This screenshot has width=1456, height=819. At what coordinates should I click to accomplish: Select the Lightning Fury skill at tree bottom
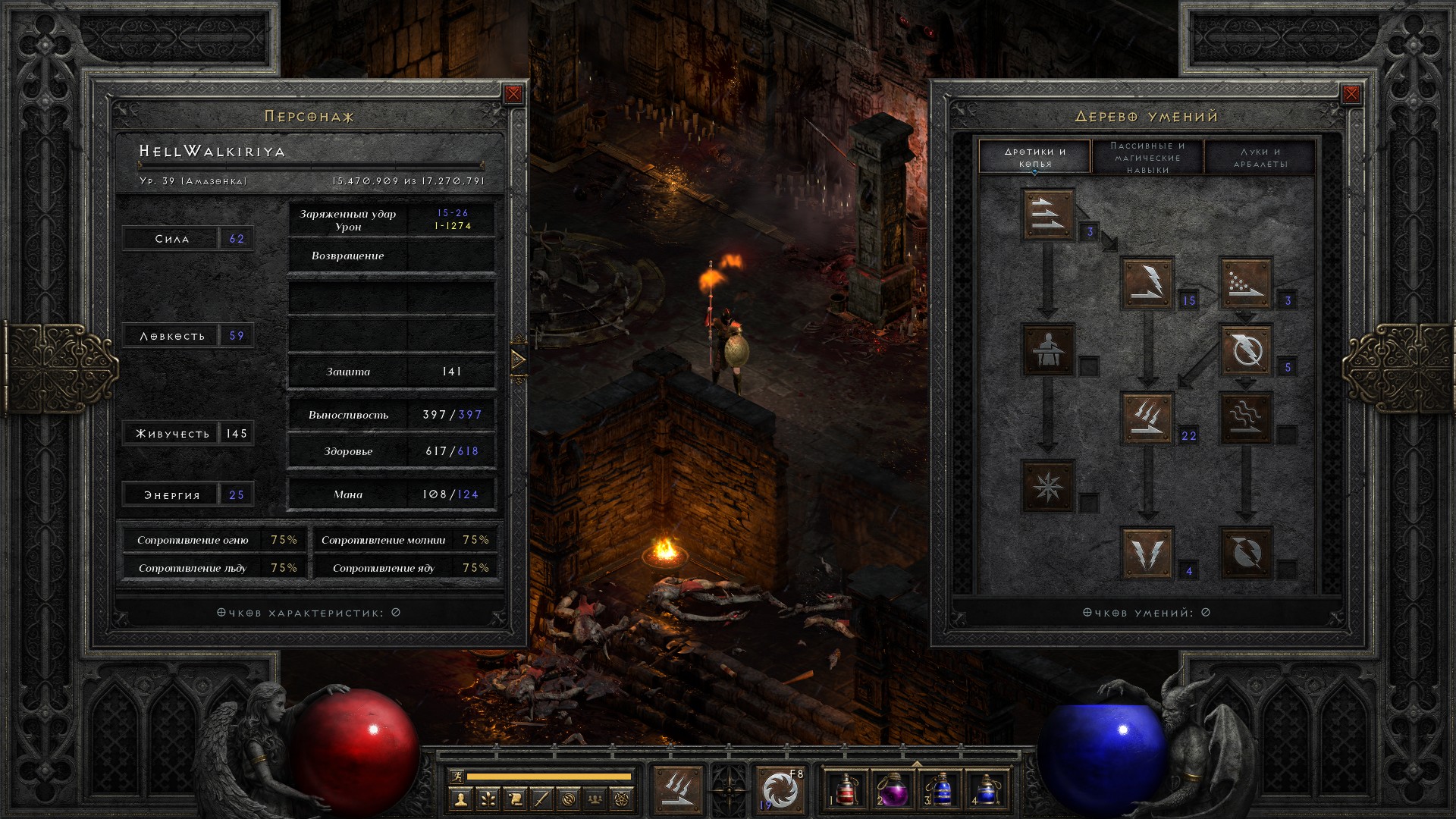pos(1245,553)
